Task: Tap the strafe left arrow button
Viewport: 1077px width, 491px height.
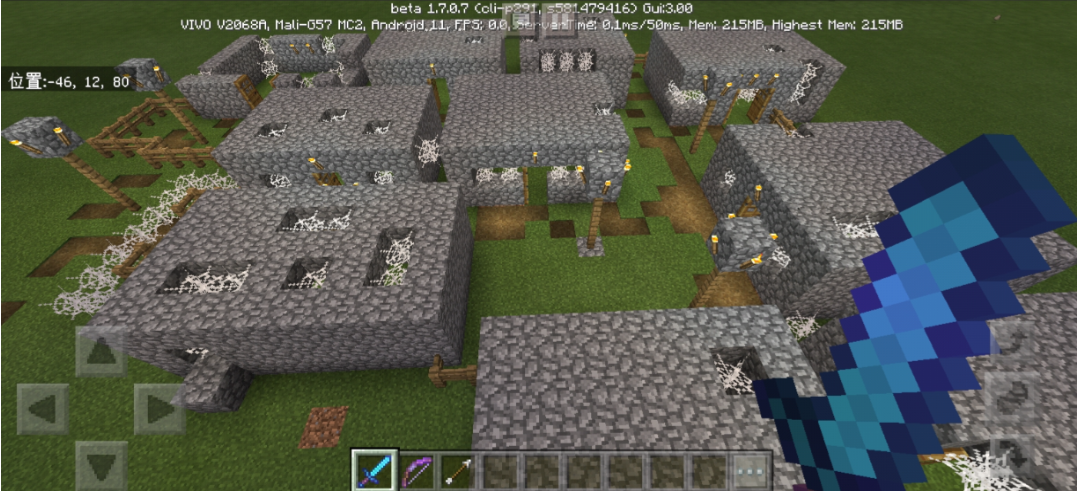Action: point(43,409)
